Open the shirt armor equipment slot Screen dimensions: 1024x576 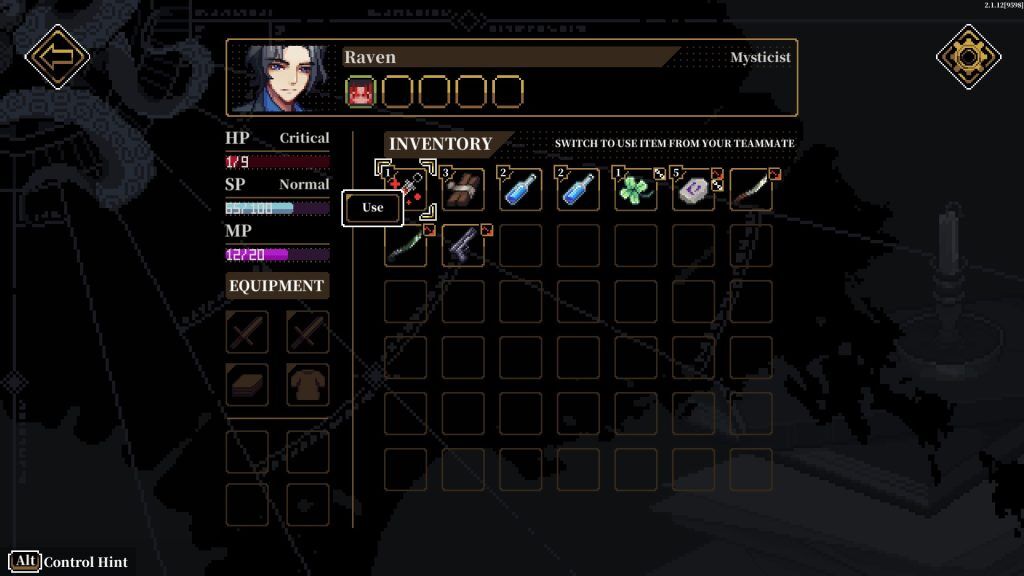point(307,384)
